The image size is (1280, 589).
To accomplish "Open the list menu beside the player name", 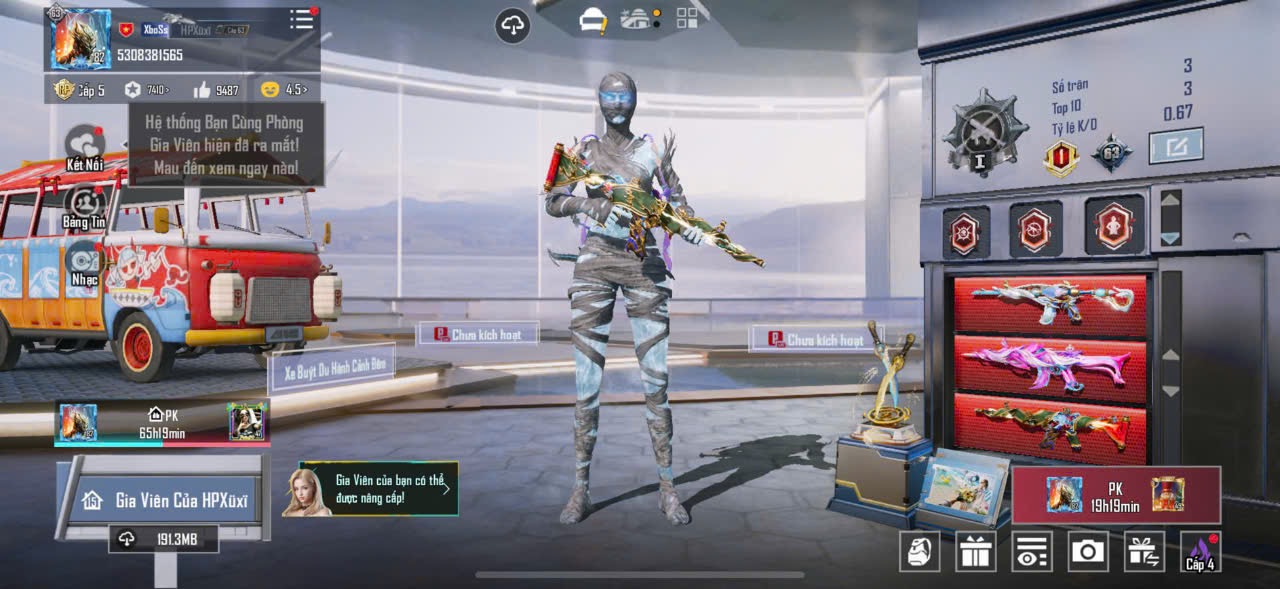I will [x=301, y=20].
